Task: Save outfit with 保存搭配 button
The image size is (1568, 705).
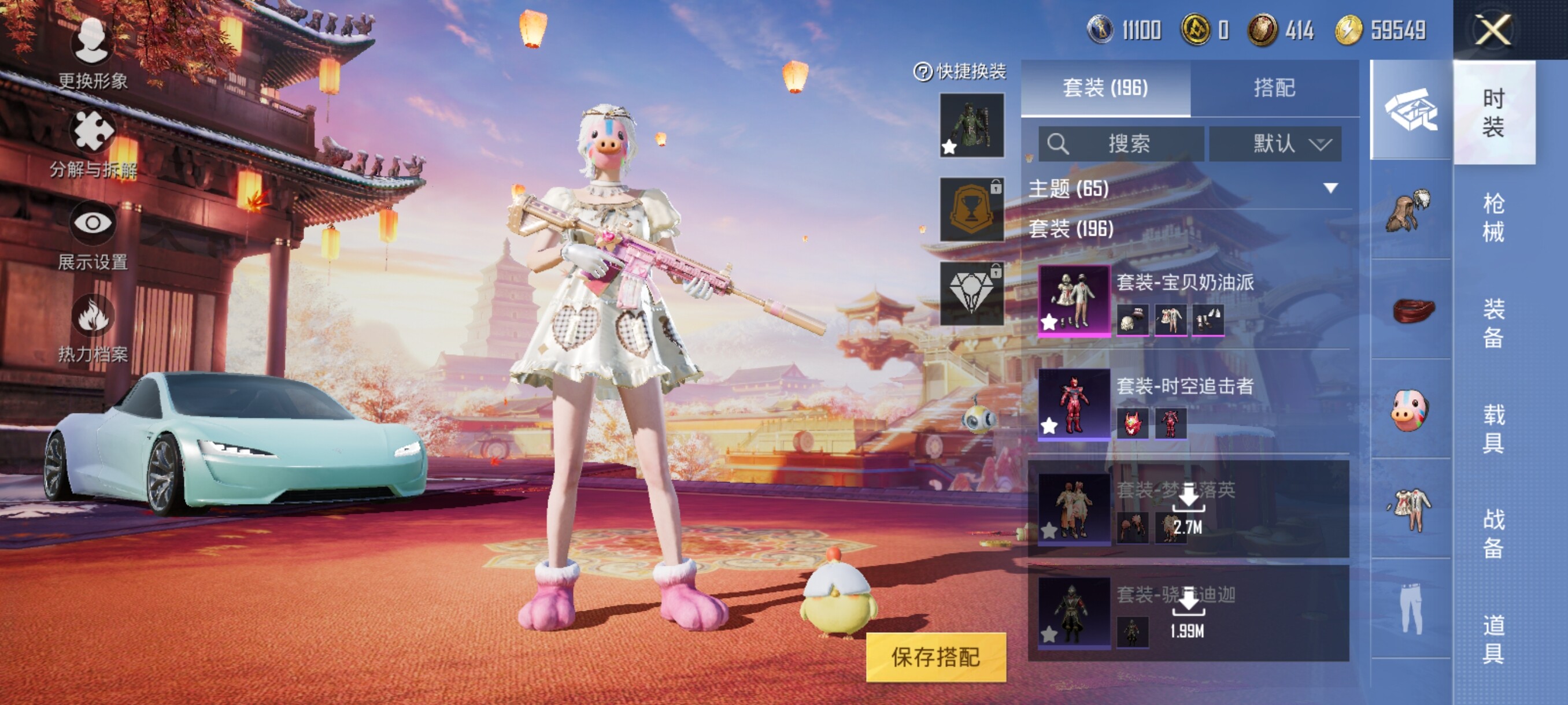Action: [x=935, y=657]
